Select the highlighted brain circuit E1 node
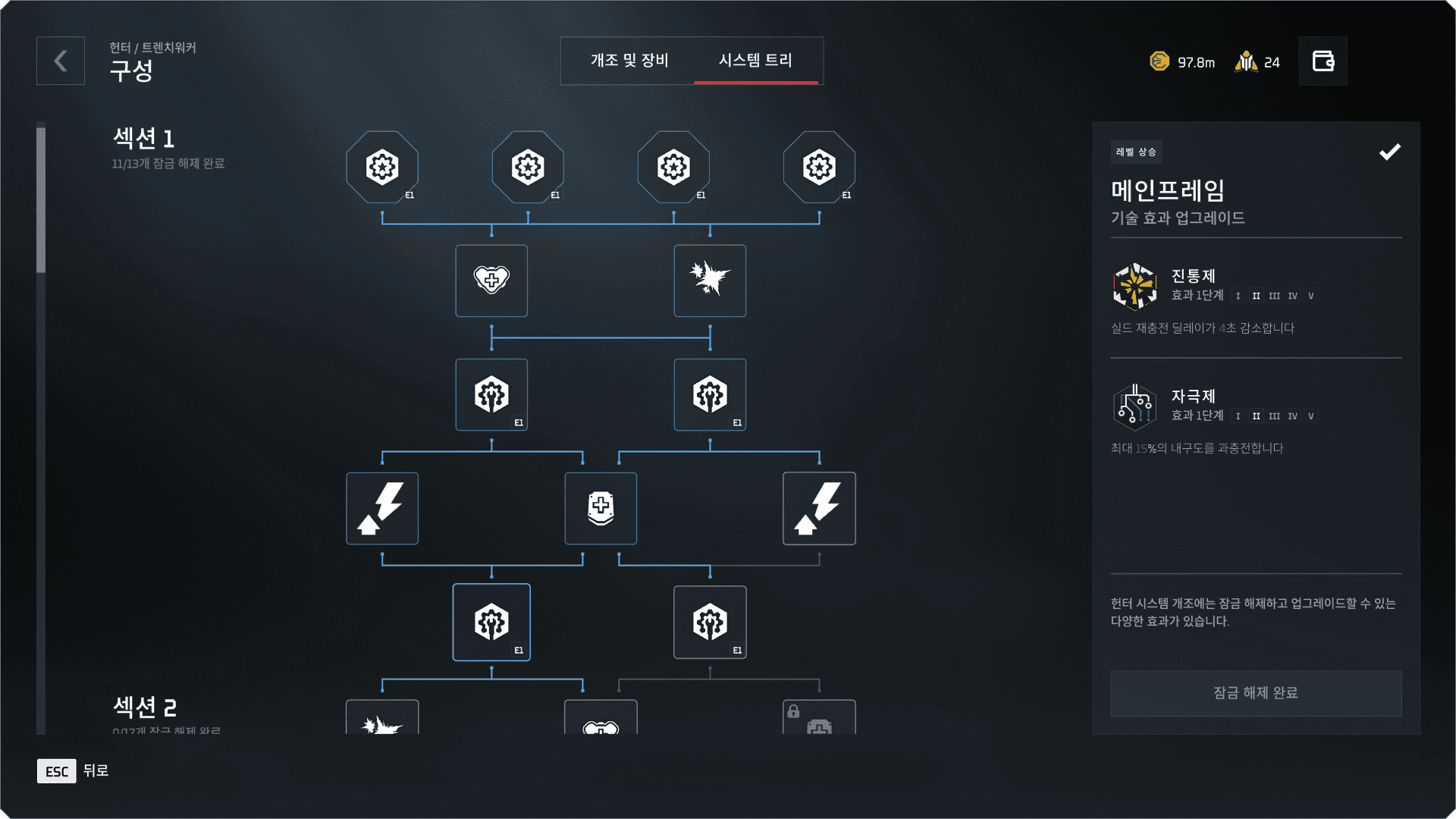Viewport: 1456px width, 819px height. pyautogui.click(x=491, y=622)
